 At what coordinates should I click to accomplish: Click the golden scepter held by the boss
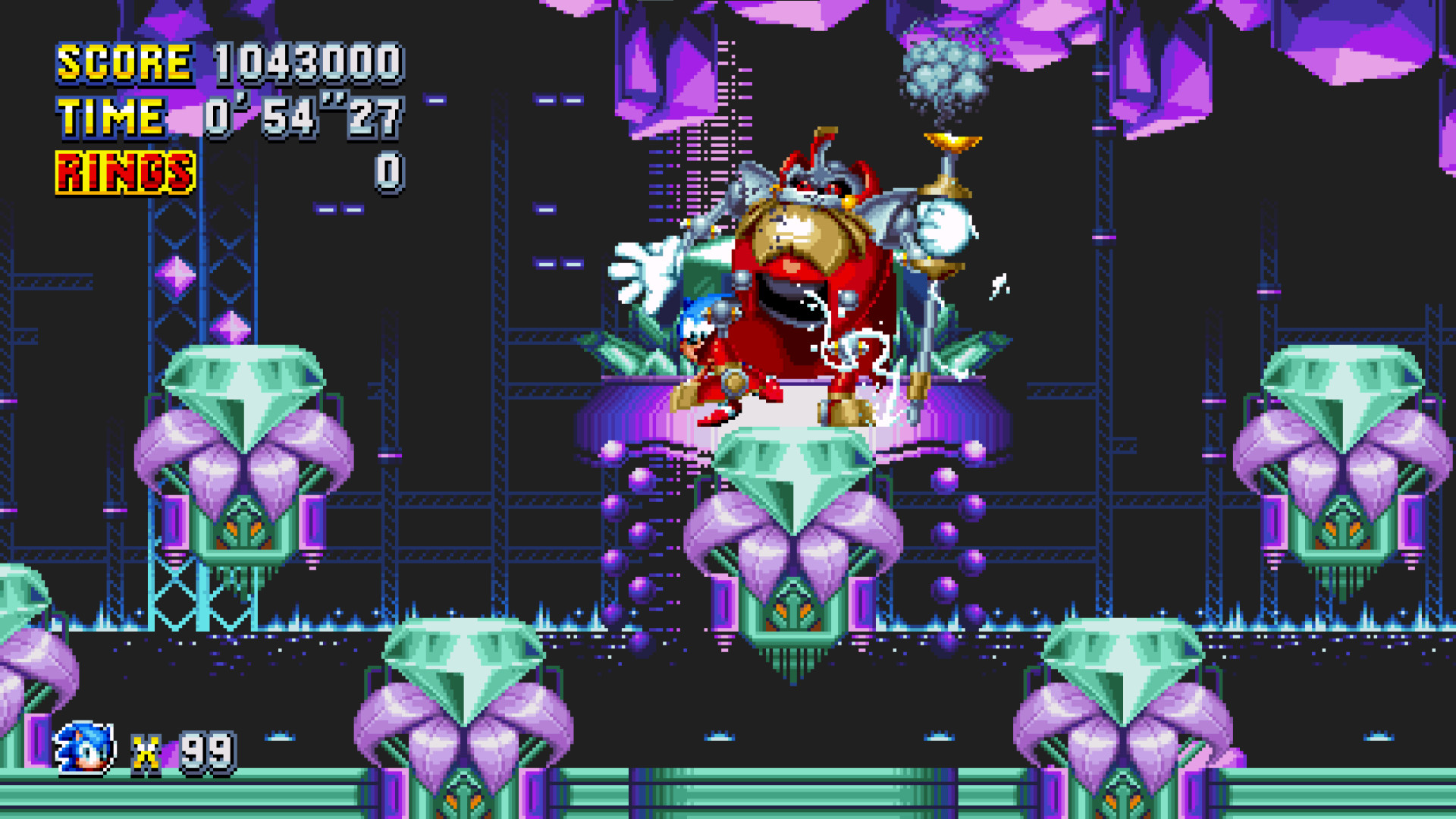(x=940, y=227)
